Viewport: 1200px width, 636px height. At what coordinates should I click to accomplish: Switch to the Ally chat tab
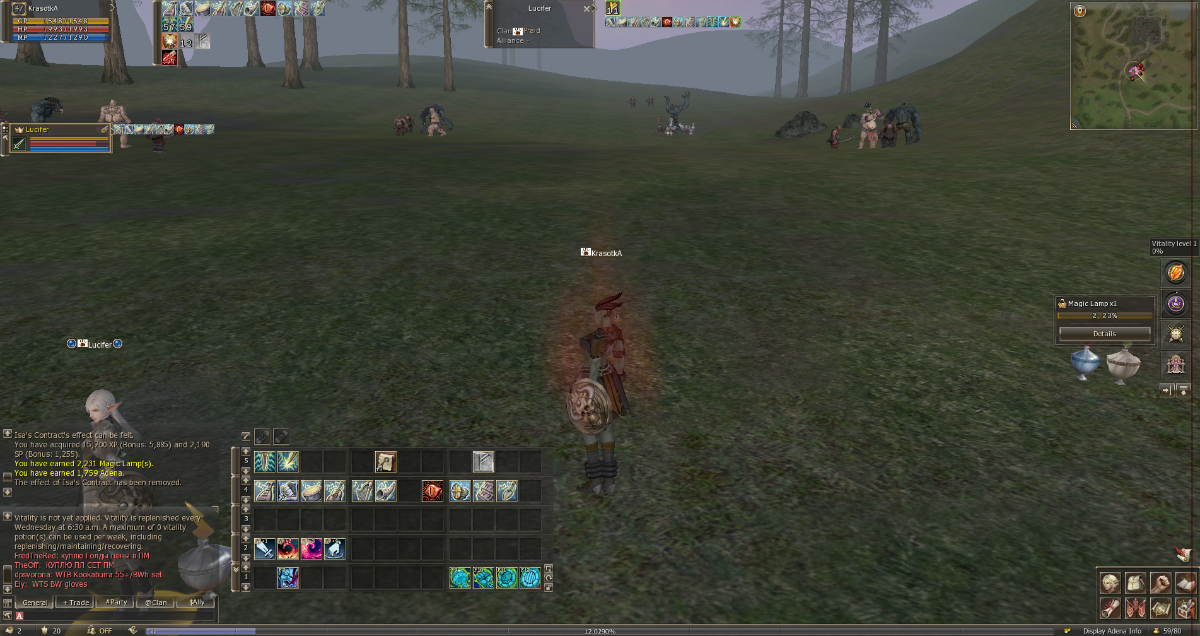tap(196, 602)
